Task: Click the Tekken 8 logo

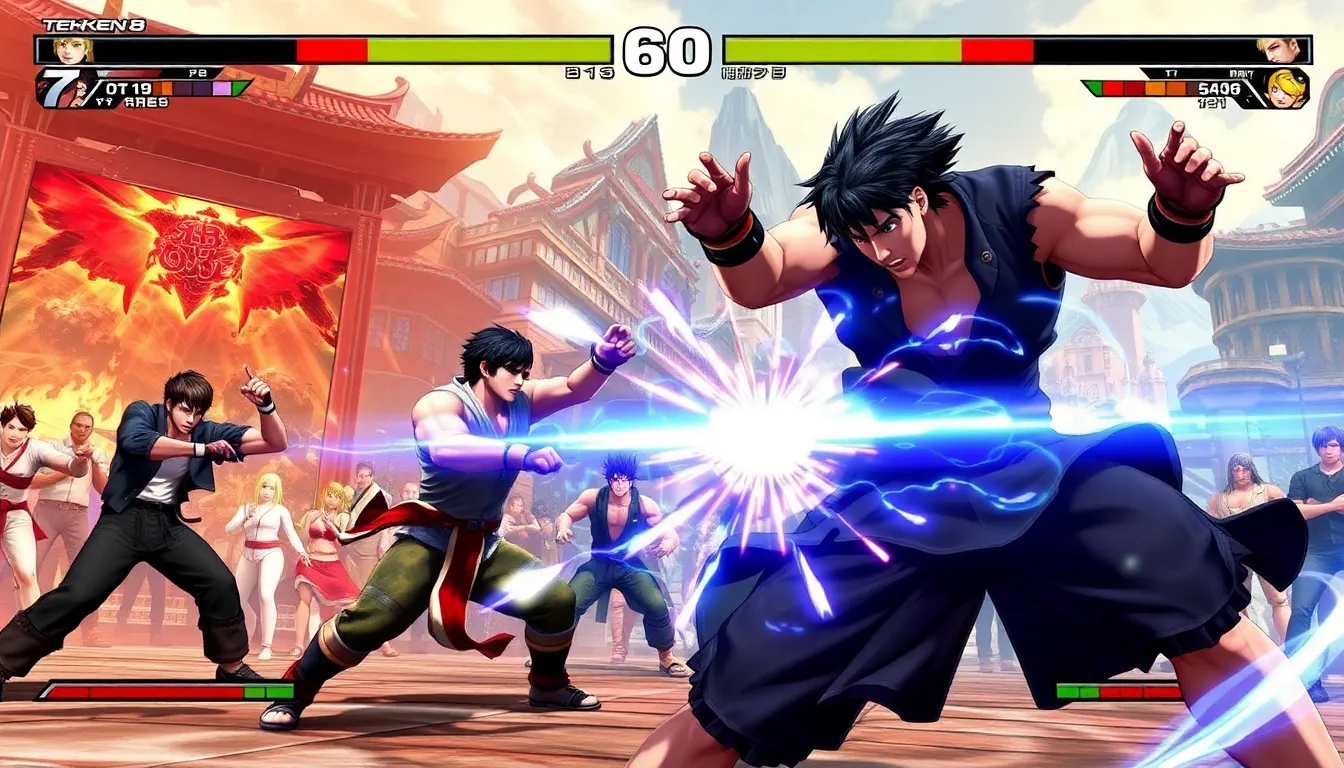Action: [x=80, y=24]
